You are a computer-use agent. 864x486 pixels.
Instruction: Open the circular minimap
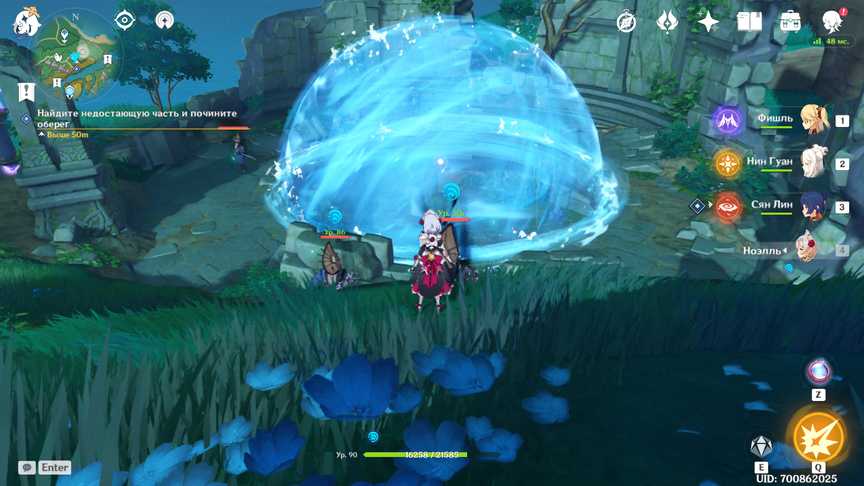coord(74,48)
